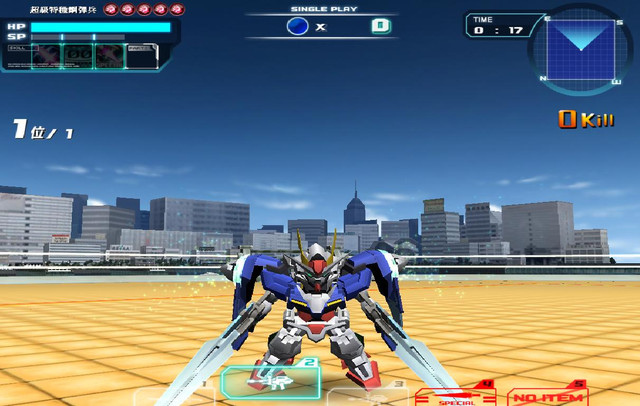Activate the Special attack slot

click(455, 396)
